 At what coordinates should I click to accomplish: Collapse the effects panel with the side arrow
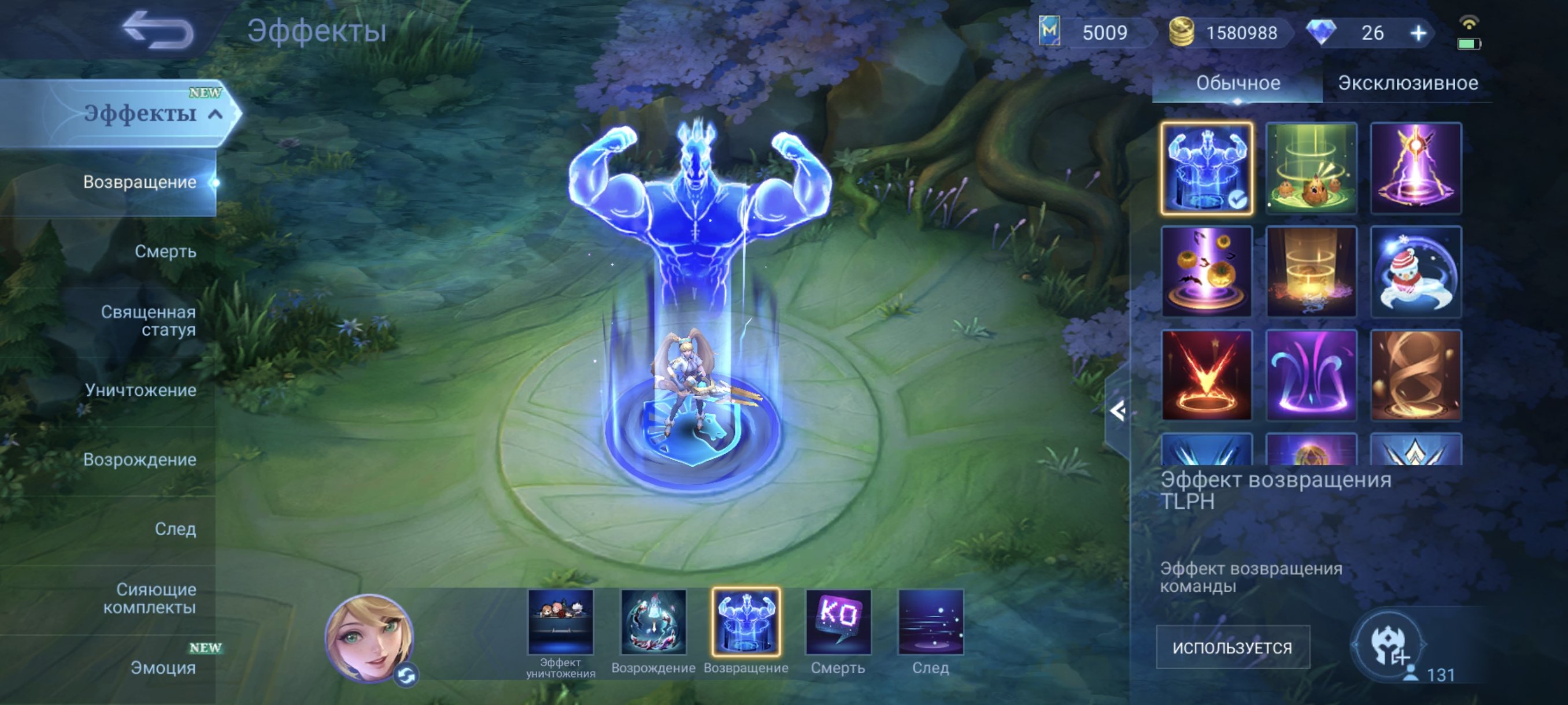[x=1117, y=412]
